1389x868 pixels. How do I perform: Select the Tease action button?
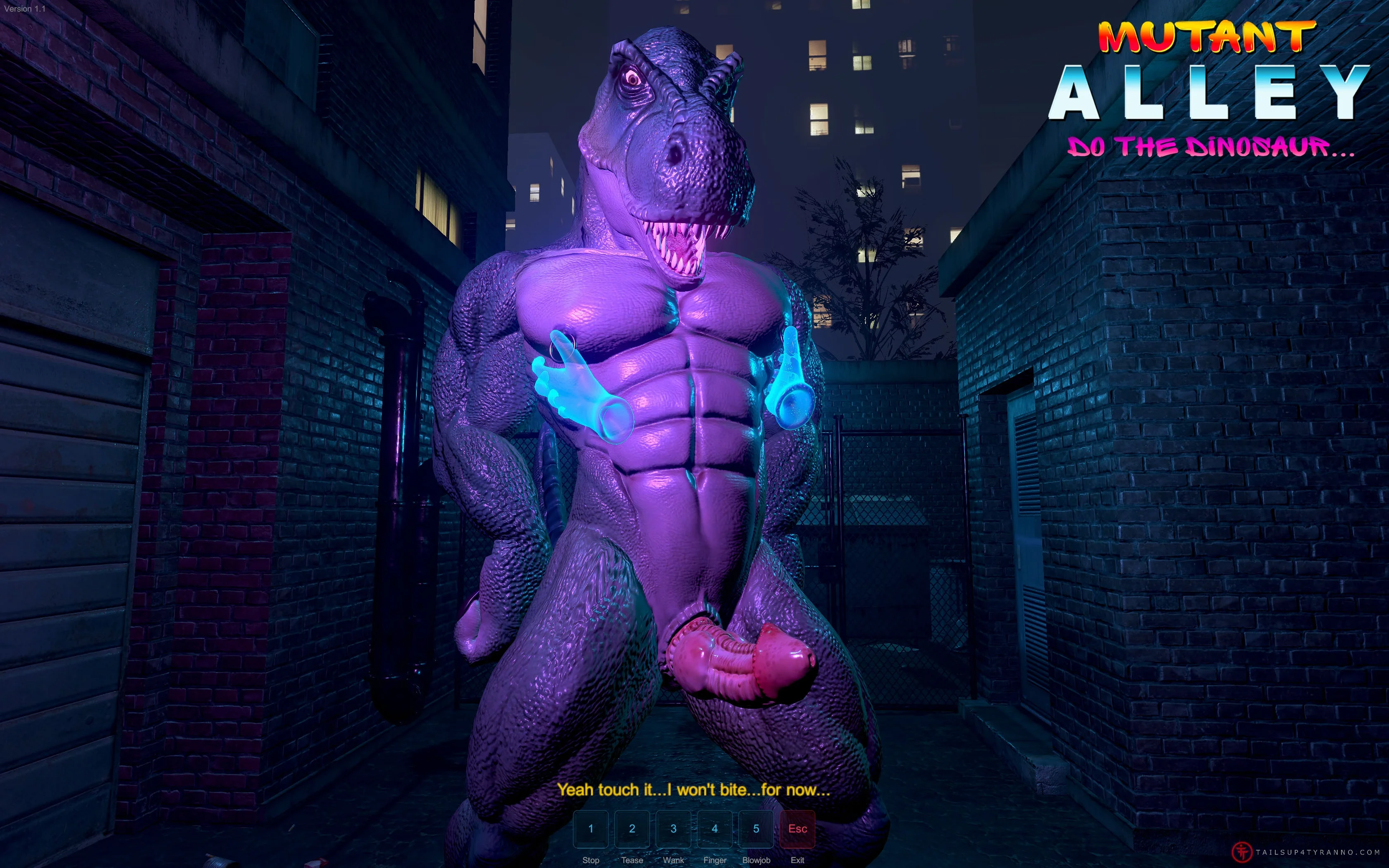coord(632,828)
